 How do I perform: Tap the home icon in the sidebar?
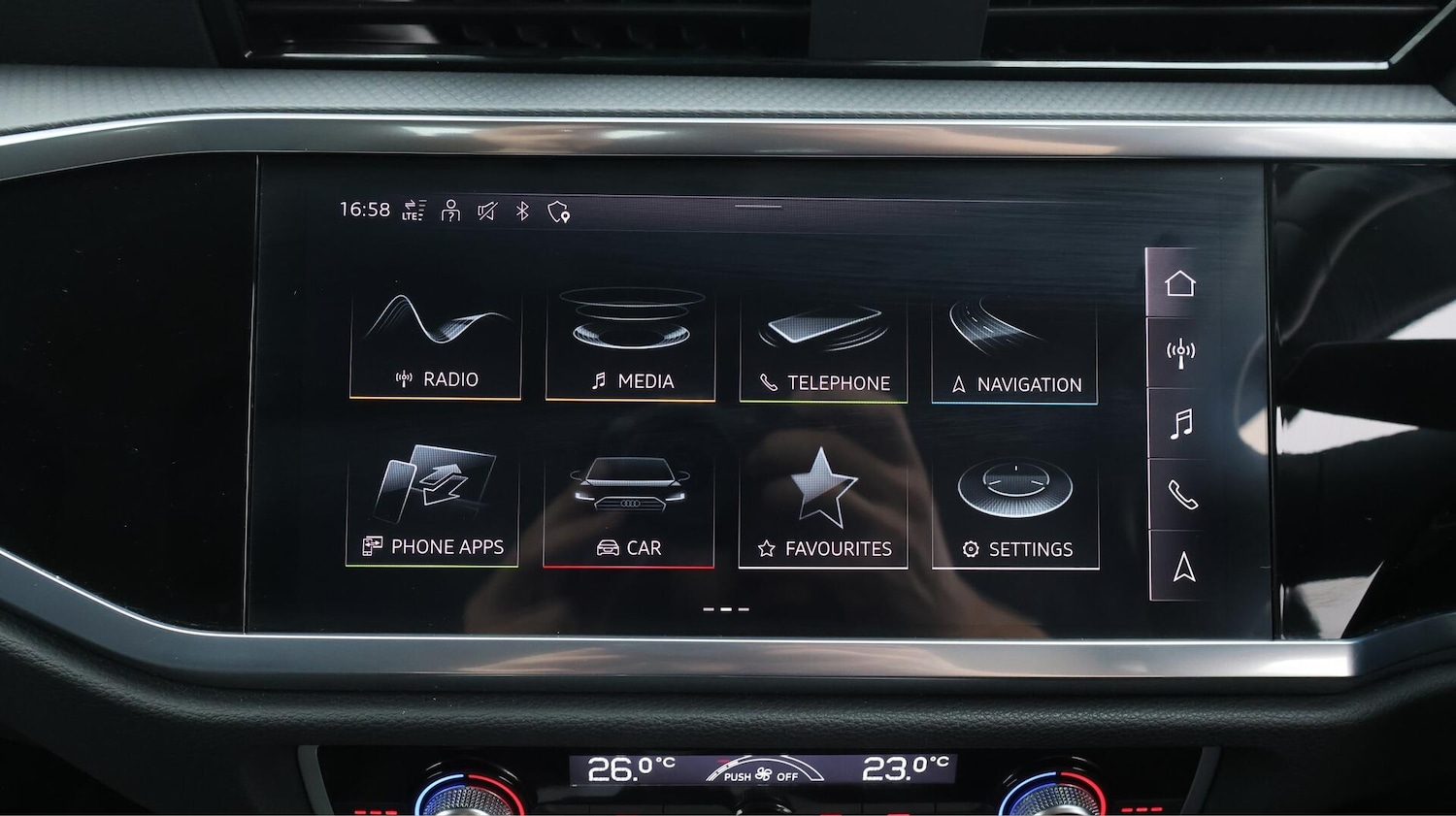(1179, 283)
